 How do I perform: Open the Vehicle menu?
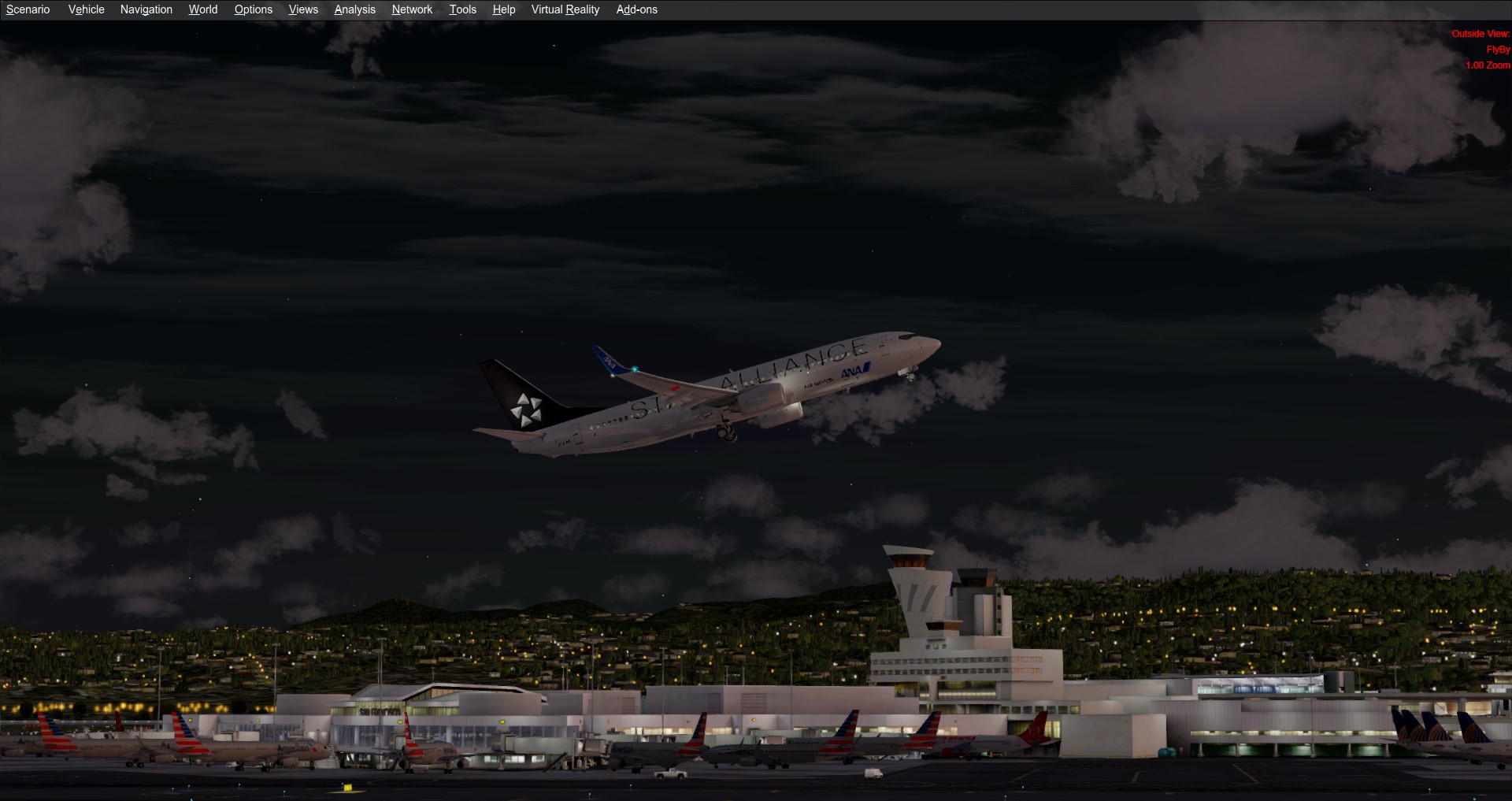pyautogui.click(x=86, y=9)
